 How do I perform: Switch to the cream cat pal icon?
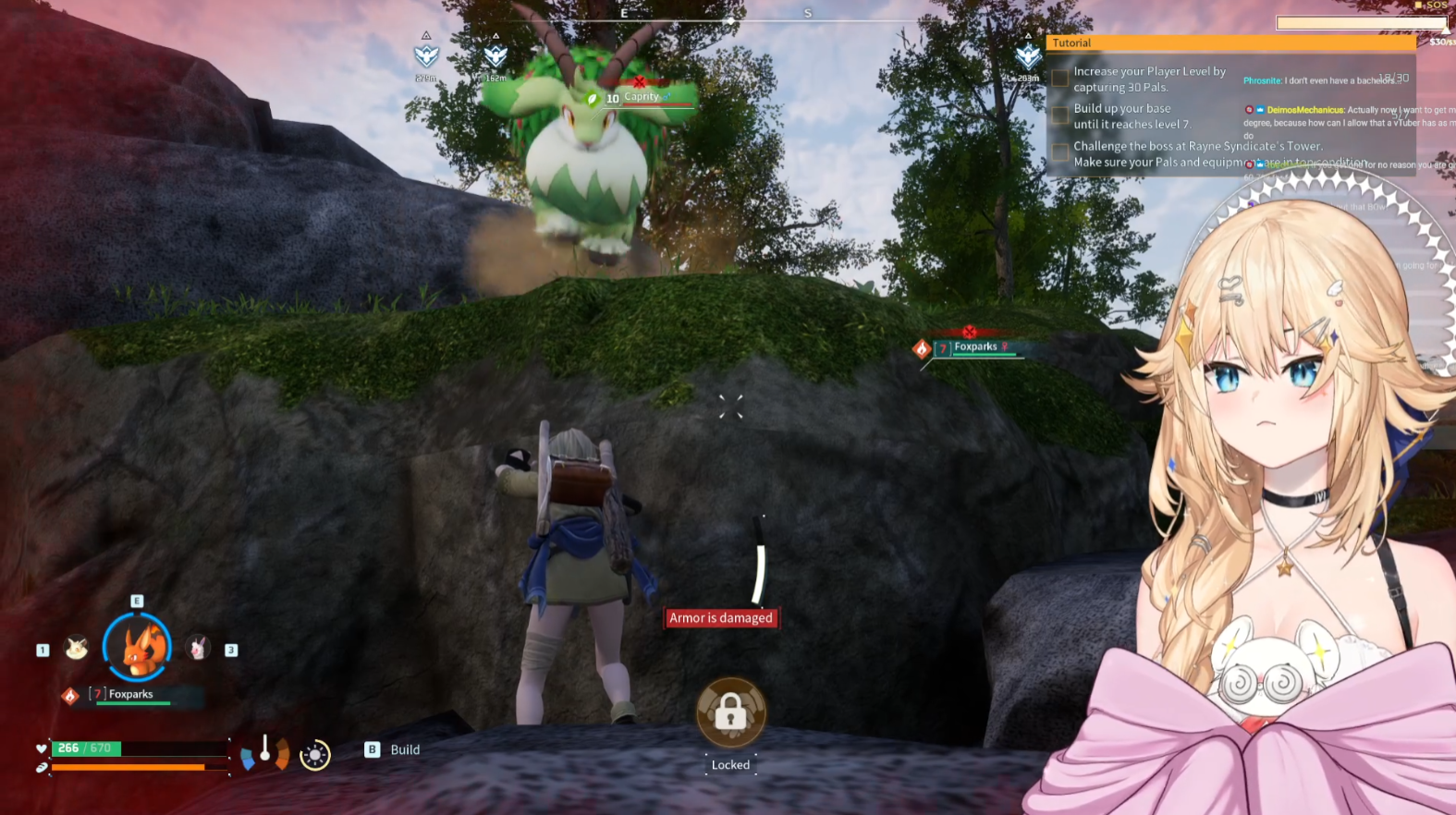coord(77,649)
